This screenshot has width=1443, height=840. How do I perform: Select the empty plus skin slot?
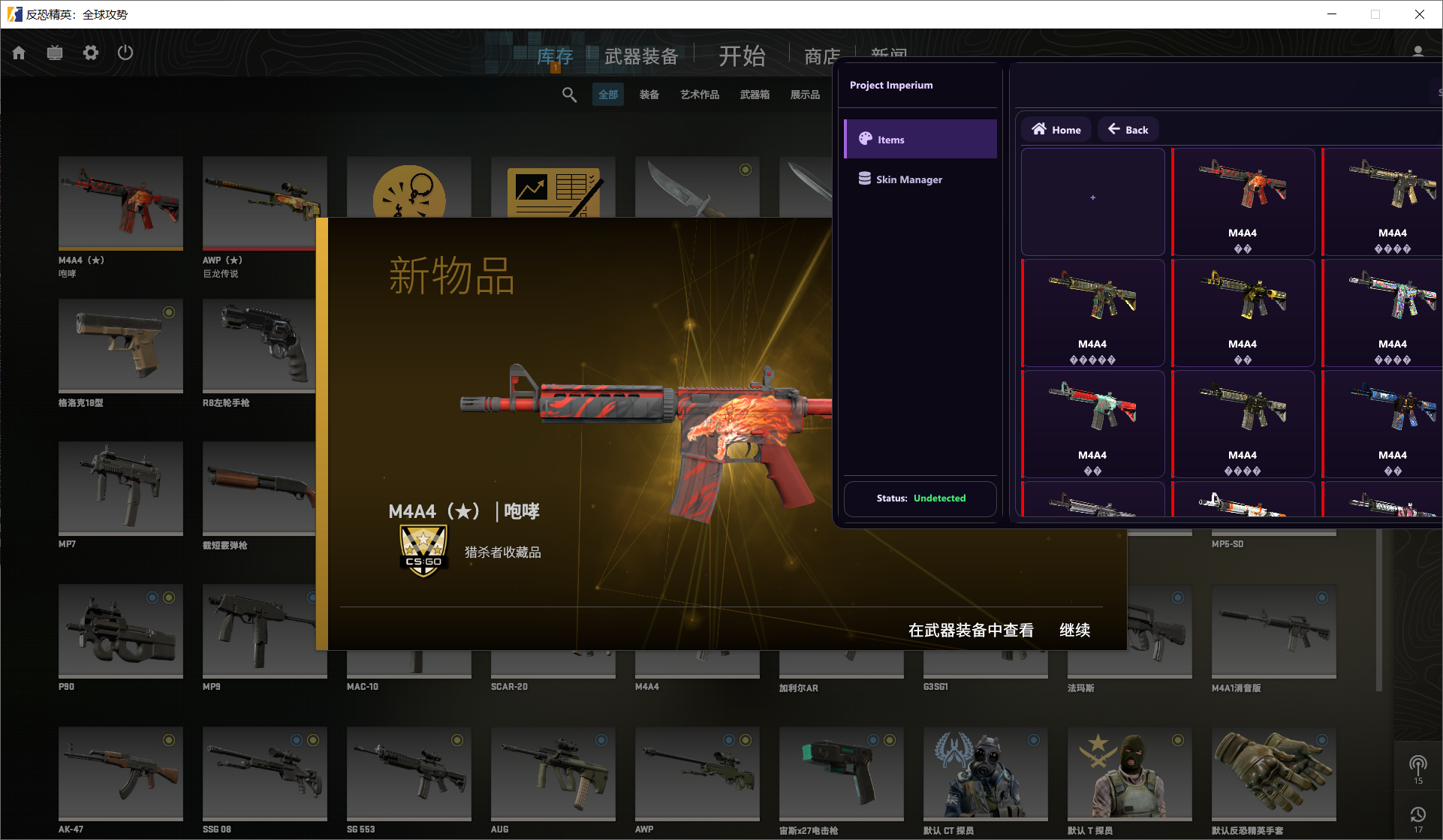(1092, 197)
